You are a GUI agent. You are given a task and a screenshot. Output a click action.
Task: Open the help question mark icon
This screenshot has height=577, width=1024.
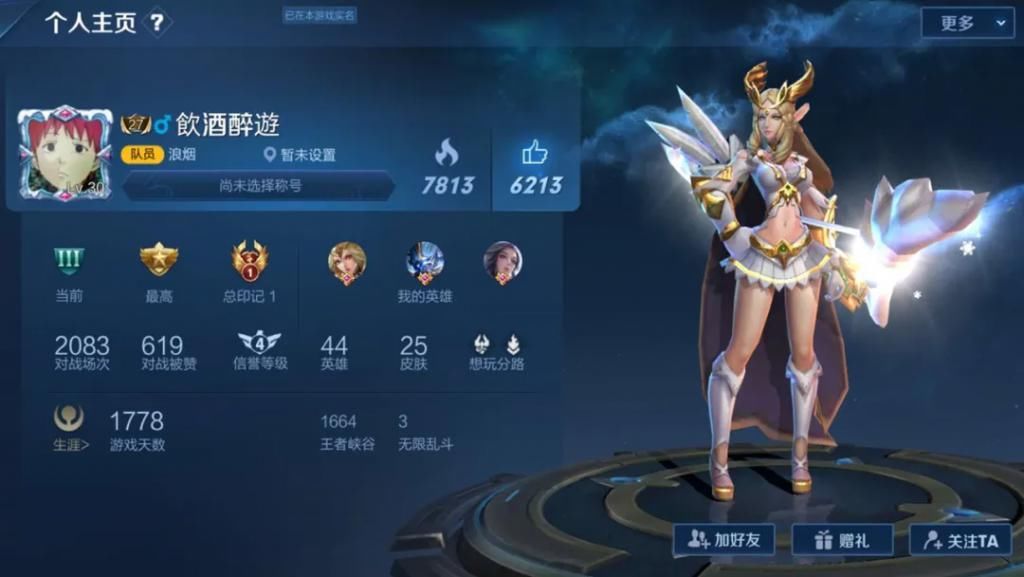157,22
